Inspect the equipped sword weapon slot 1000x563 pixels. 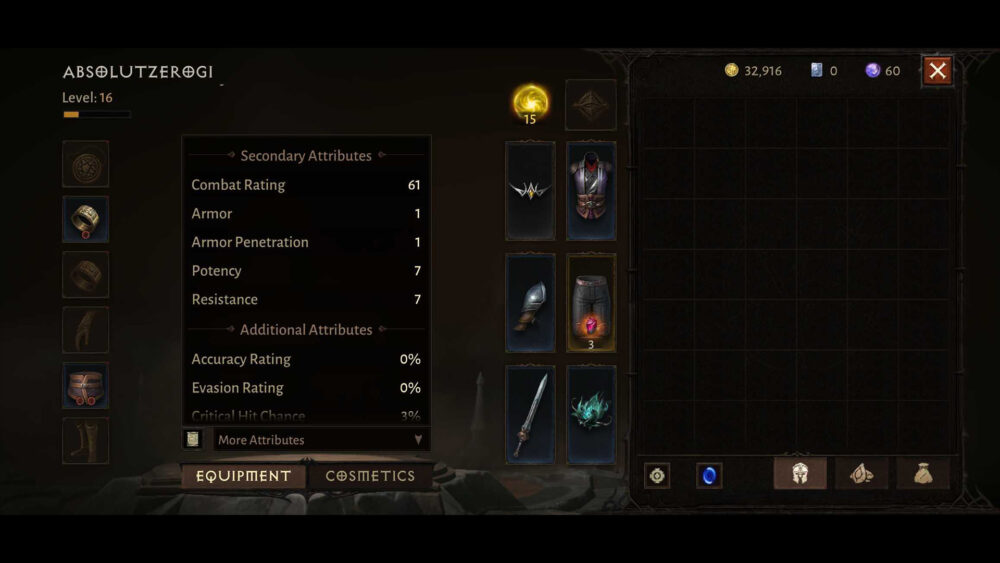[530, 414]
